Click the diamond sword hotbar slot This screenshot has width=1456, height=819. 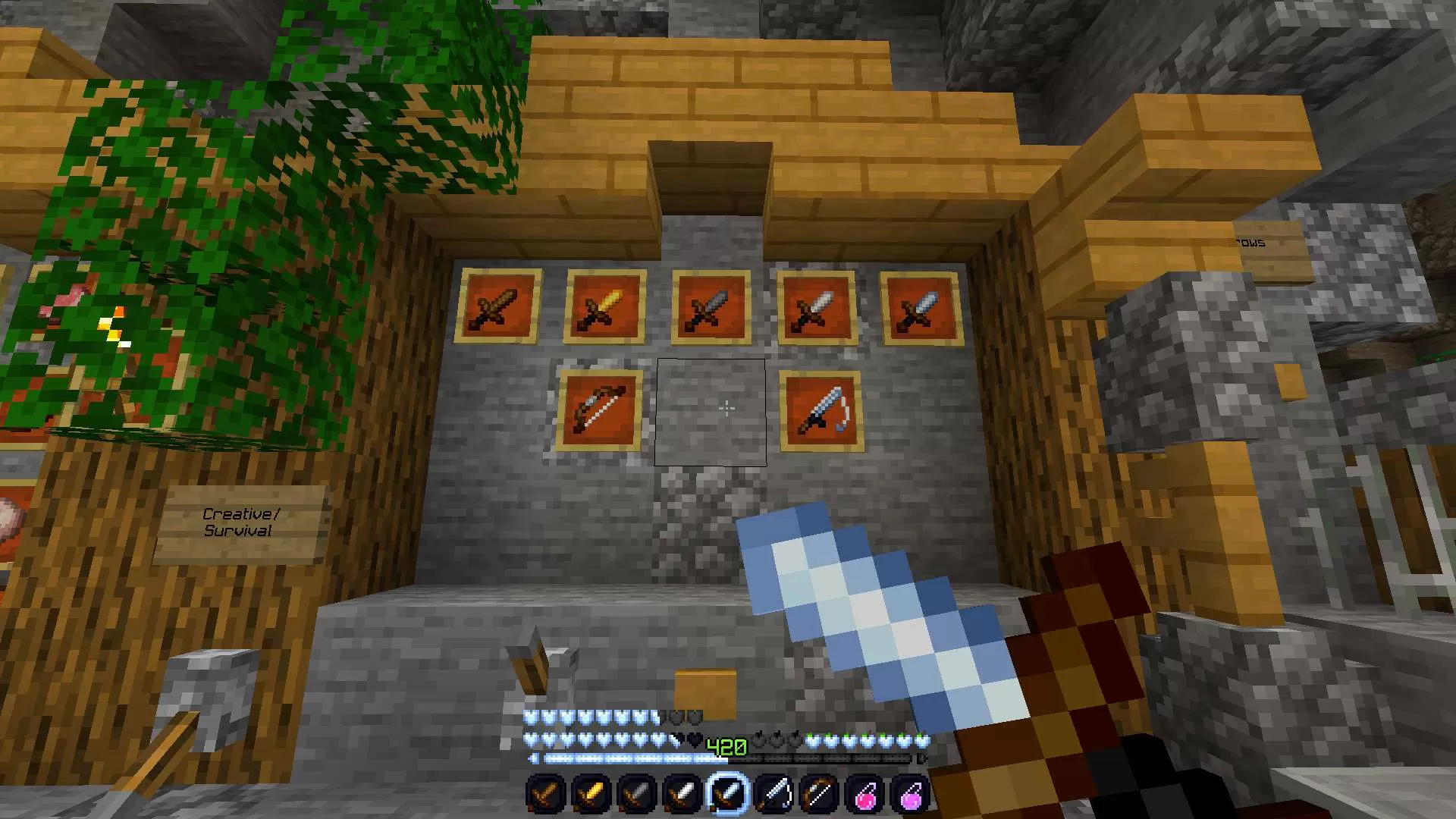pyautogui.click(x=729, y=792)
